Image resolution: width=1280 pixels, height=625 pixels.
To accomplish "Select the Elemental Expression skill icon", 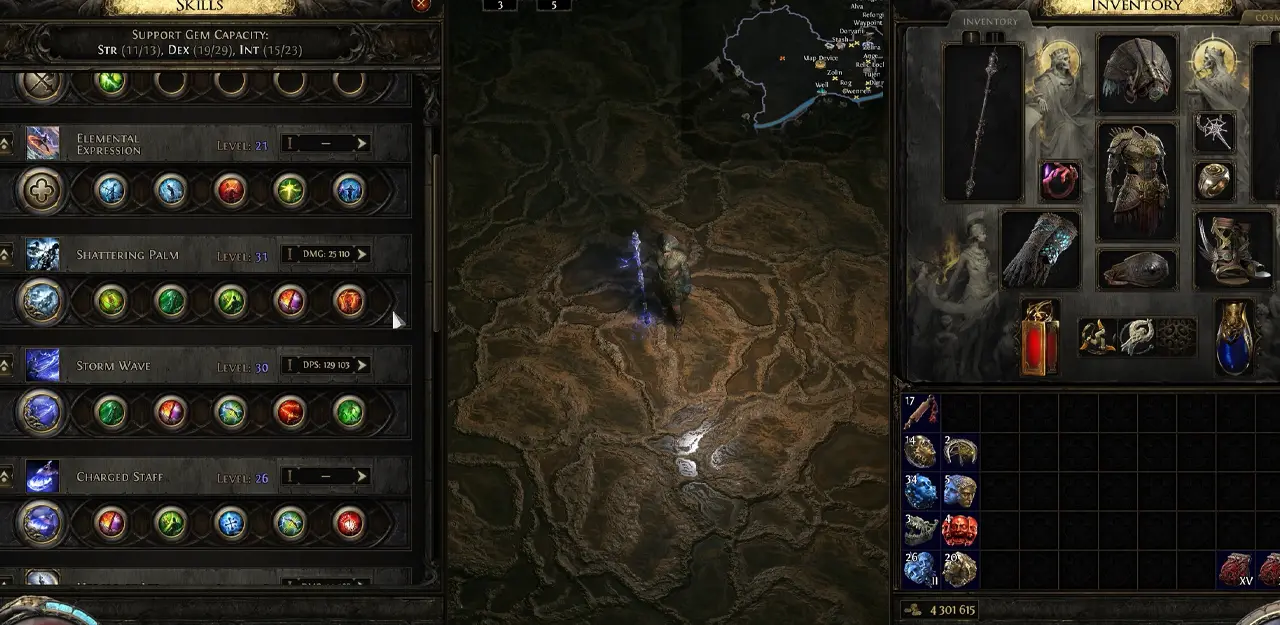I will (x=42, y=143).
